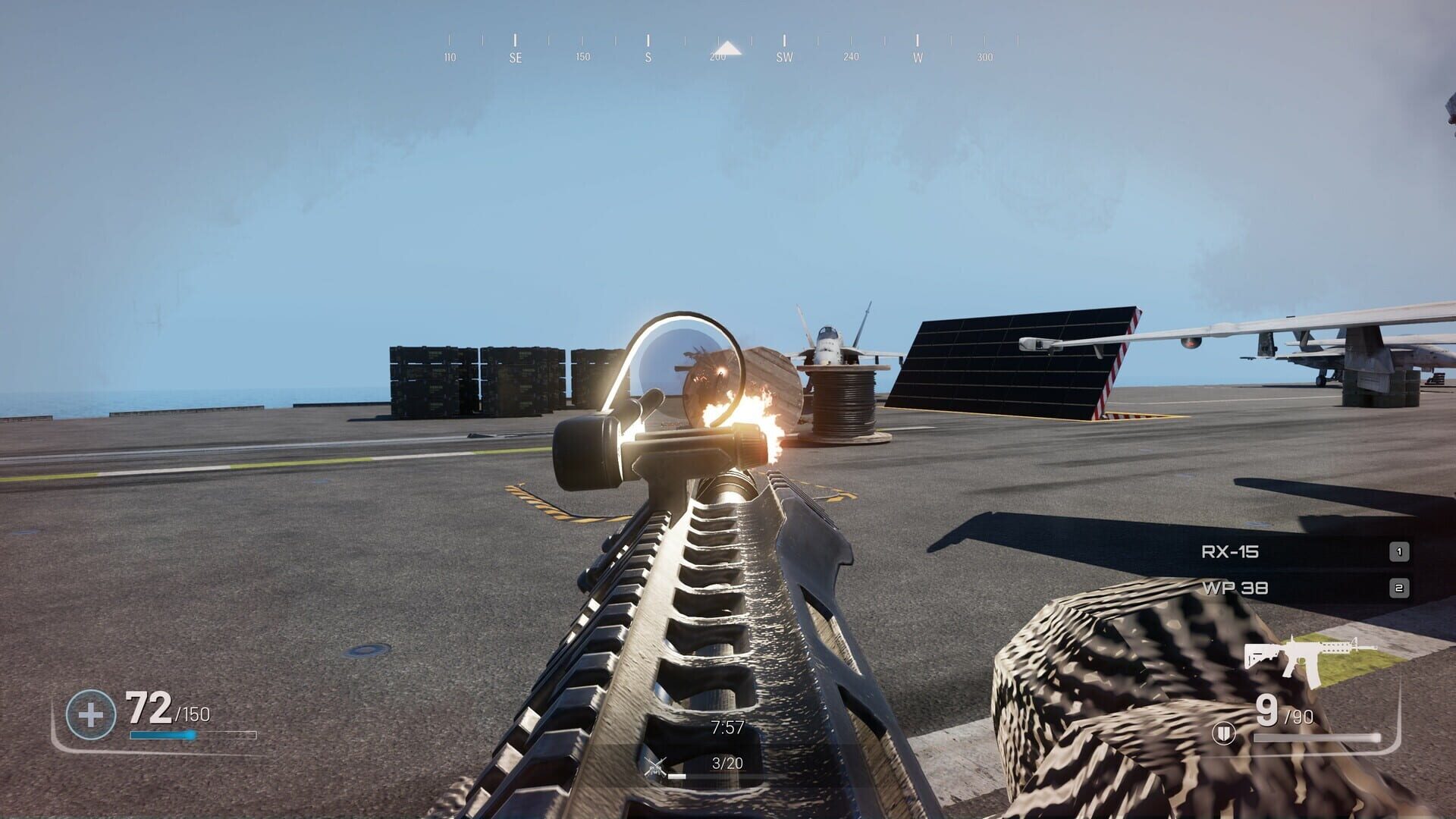Click the SW marker on the compass
Image resolution: width=1456 pixels, height=819 pixels.
[x=784, y=55]
